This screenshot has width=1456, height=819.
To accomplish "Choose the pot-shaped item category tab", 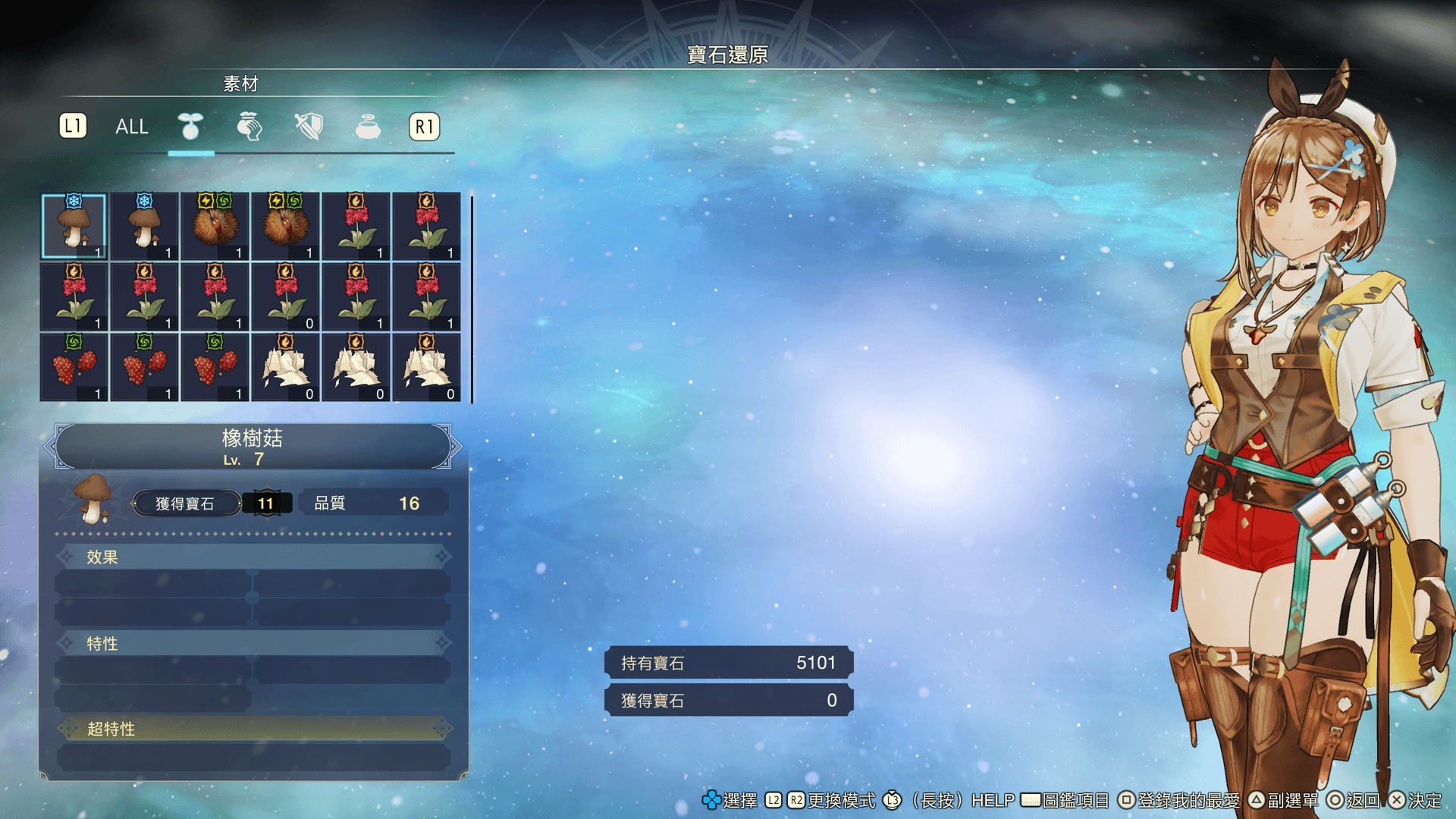I will tap(368, 127).
